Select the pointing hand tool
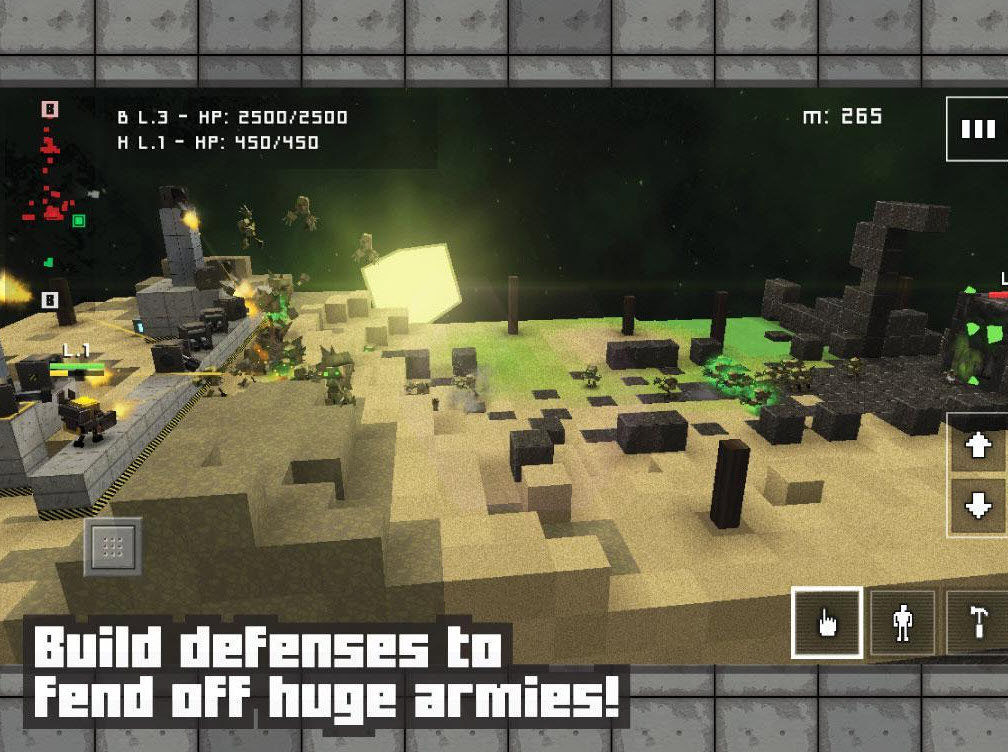1008x752 pixels. point(827,623)
